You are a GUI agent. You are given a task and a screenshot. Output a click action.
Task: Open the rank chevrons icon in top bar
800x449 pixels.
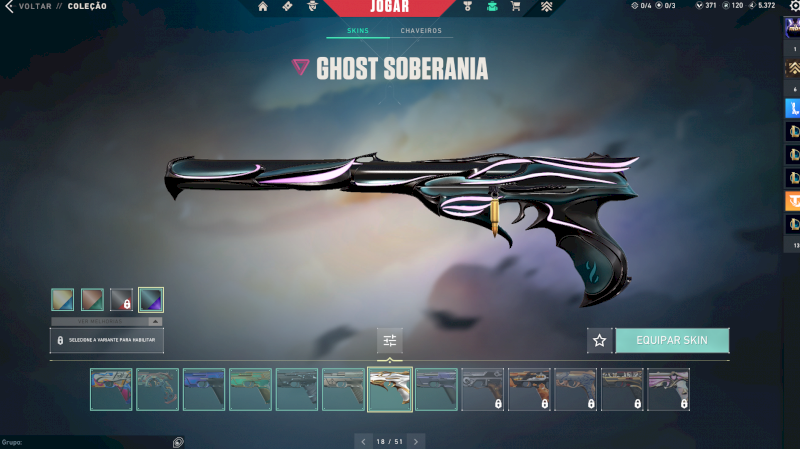tap(547, 7)
